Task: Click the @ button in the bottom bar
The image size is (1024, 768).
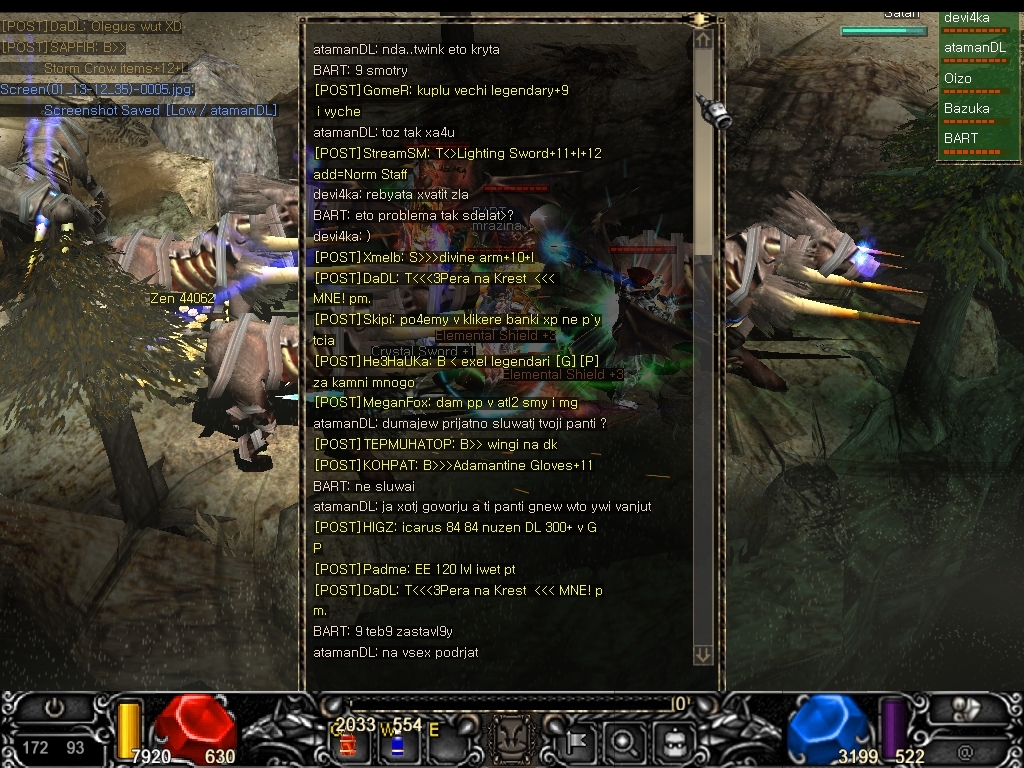Action: click(965, 751)
